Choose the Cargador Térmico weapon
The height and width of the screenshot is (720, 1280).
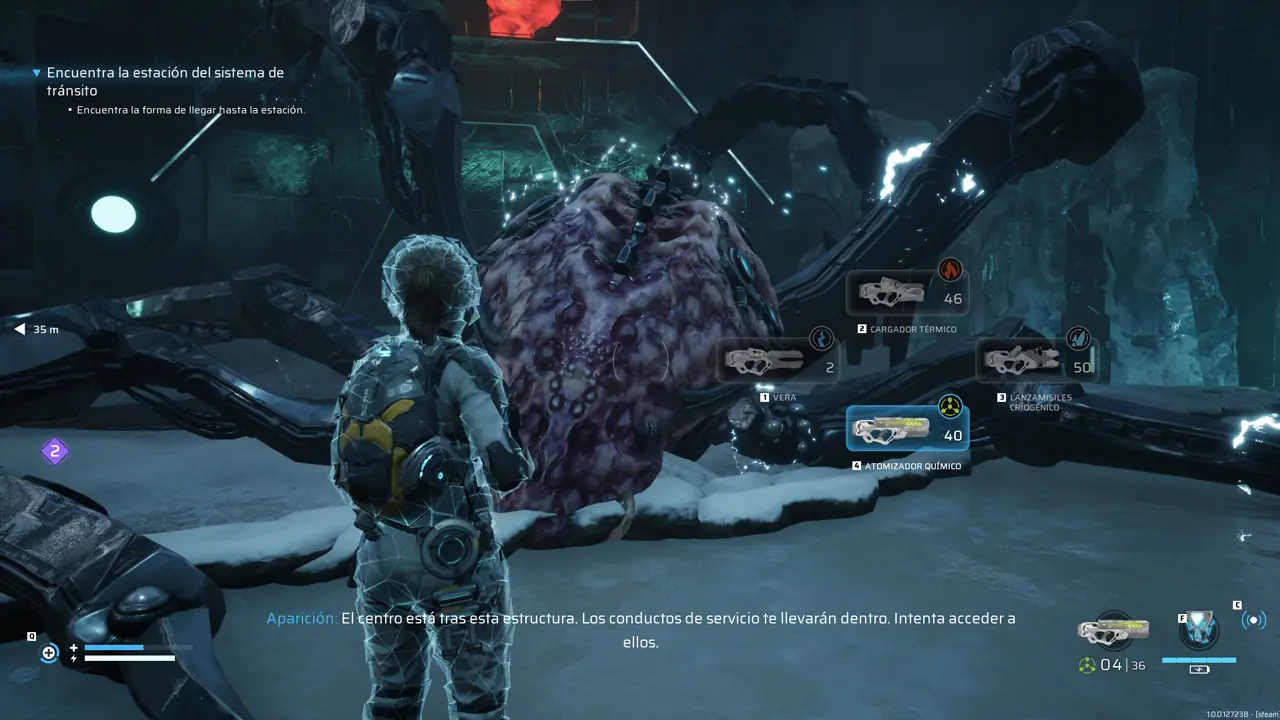click(907, 294)
